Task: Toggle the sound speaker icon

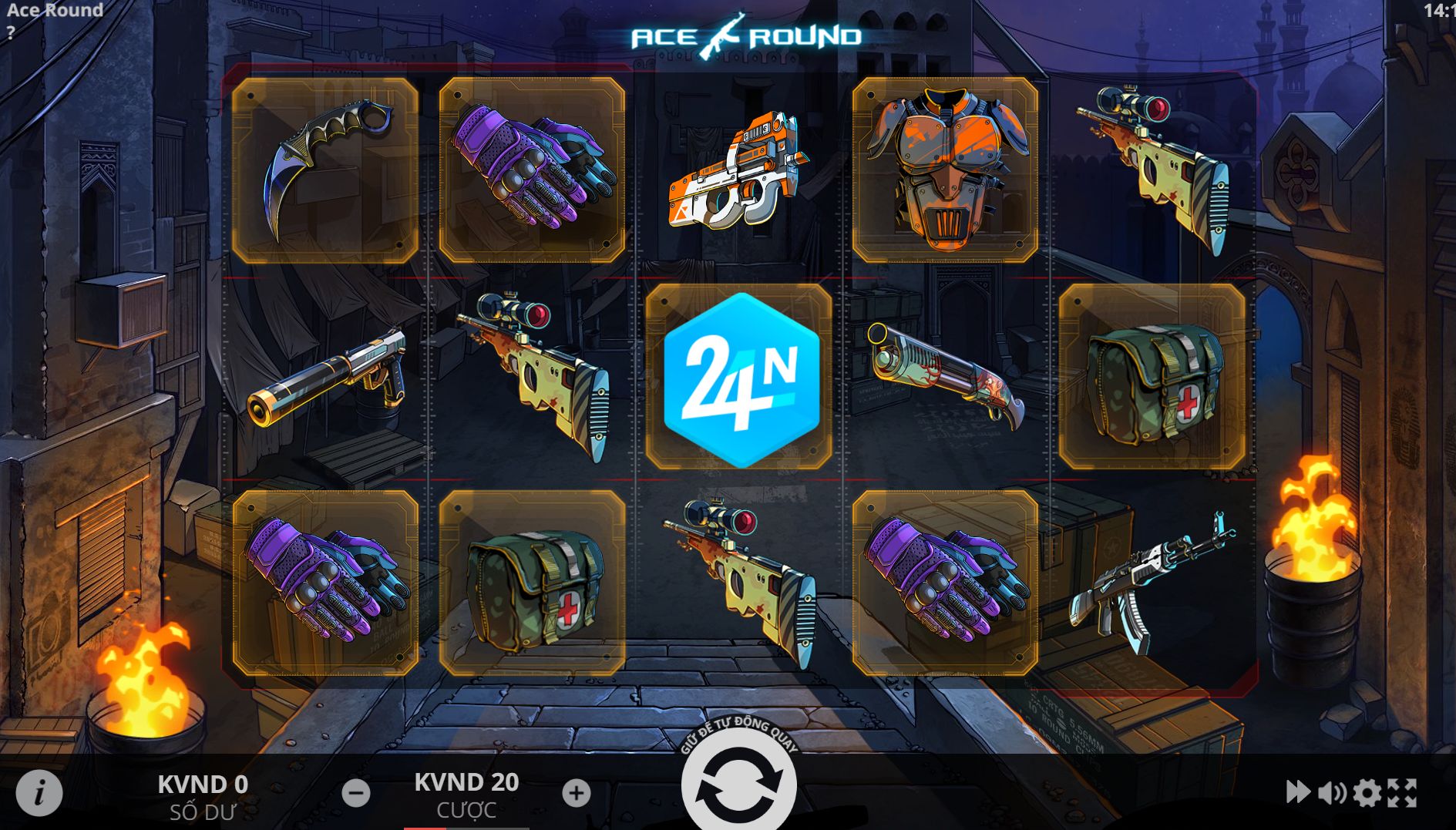Action: point(1332,792)
